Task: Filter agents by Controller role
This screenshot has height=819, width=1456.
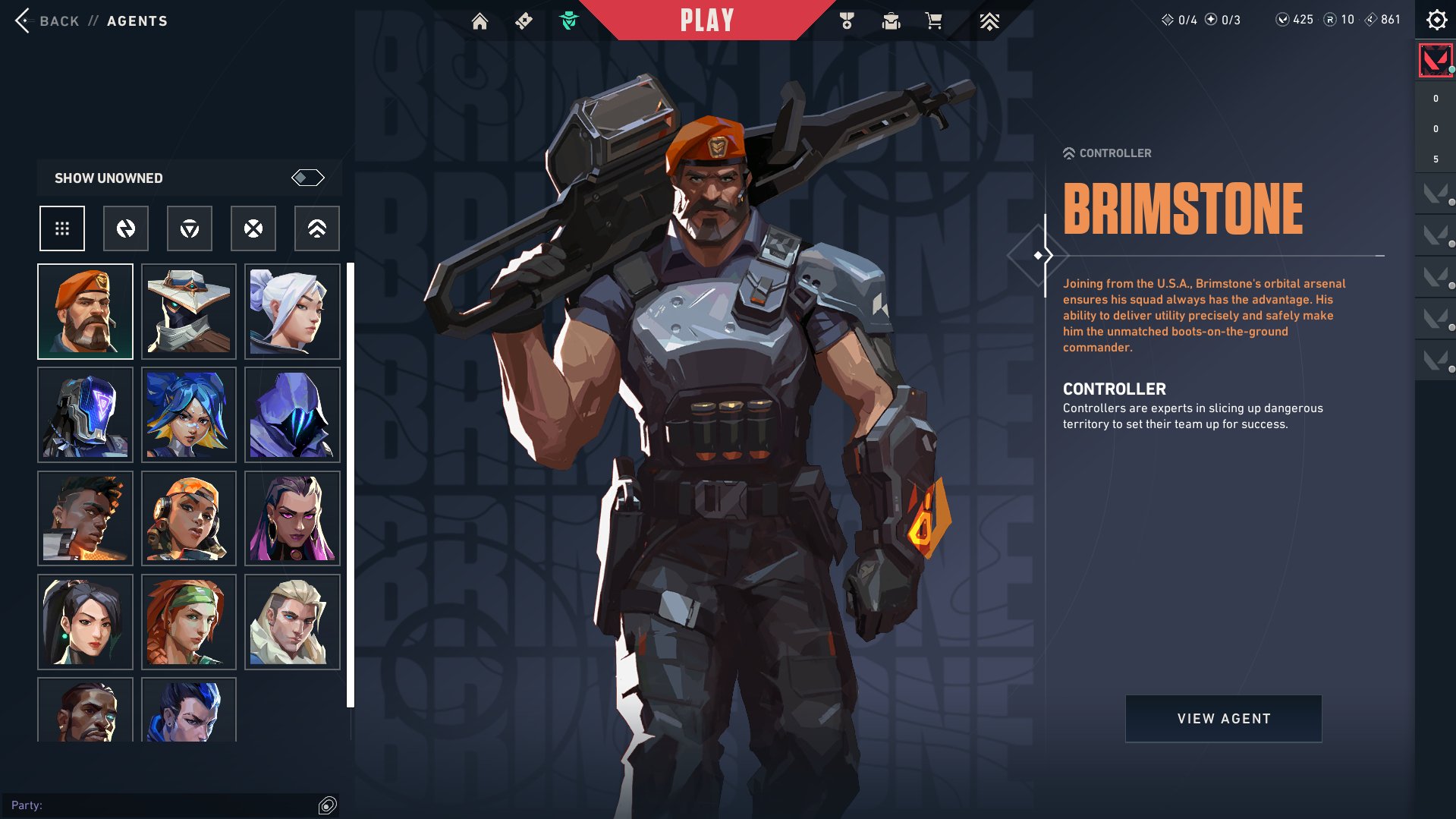Action: coord(317,228)
